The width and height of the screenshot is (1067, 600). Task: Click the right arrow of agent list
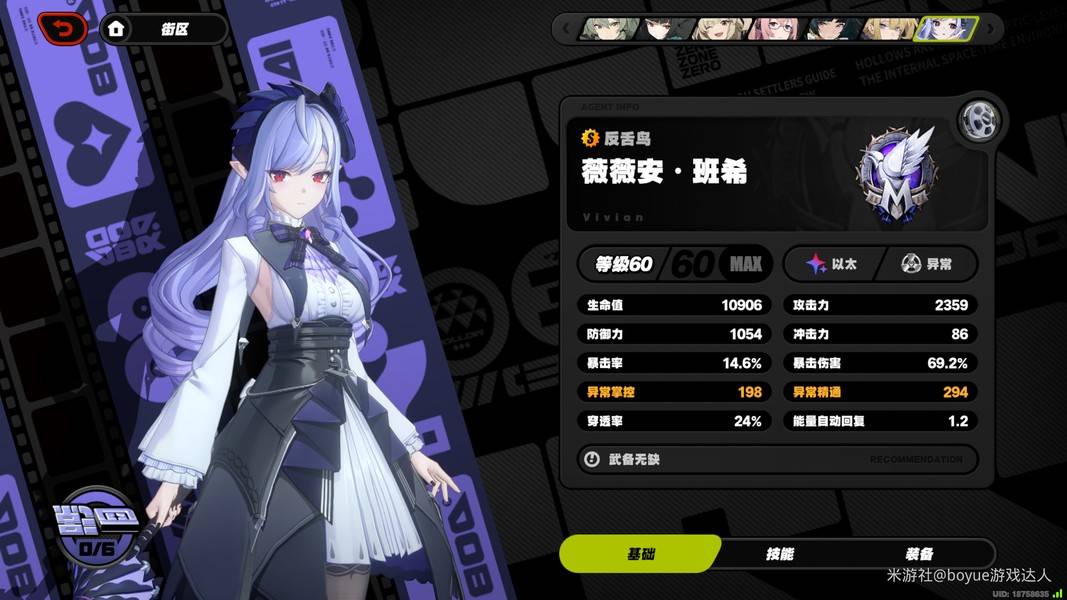click(992, 28)
